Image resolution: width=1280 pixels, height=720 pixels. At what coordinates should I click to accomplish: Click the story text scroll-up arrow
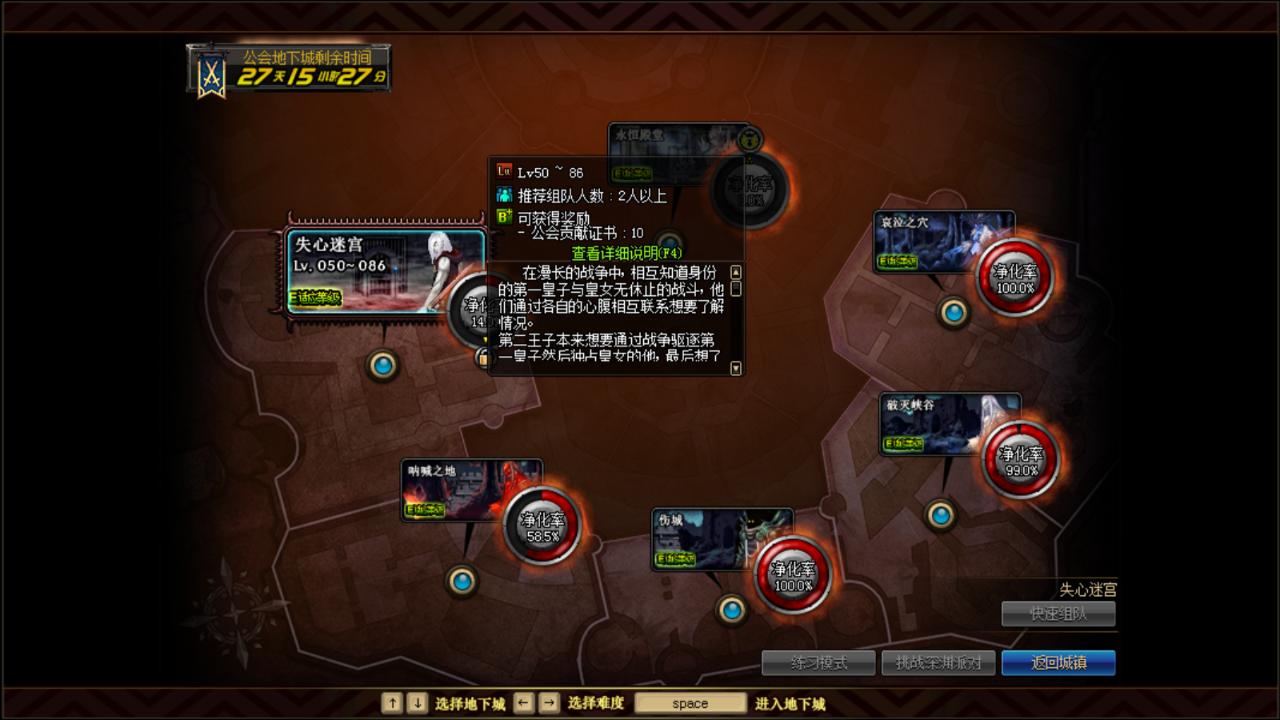(737, 272)
